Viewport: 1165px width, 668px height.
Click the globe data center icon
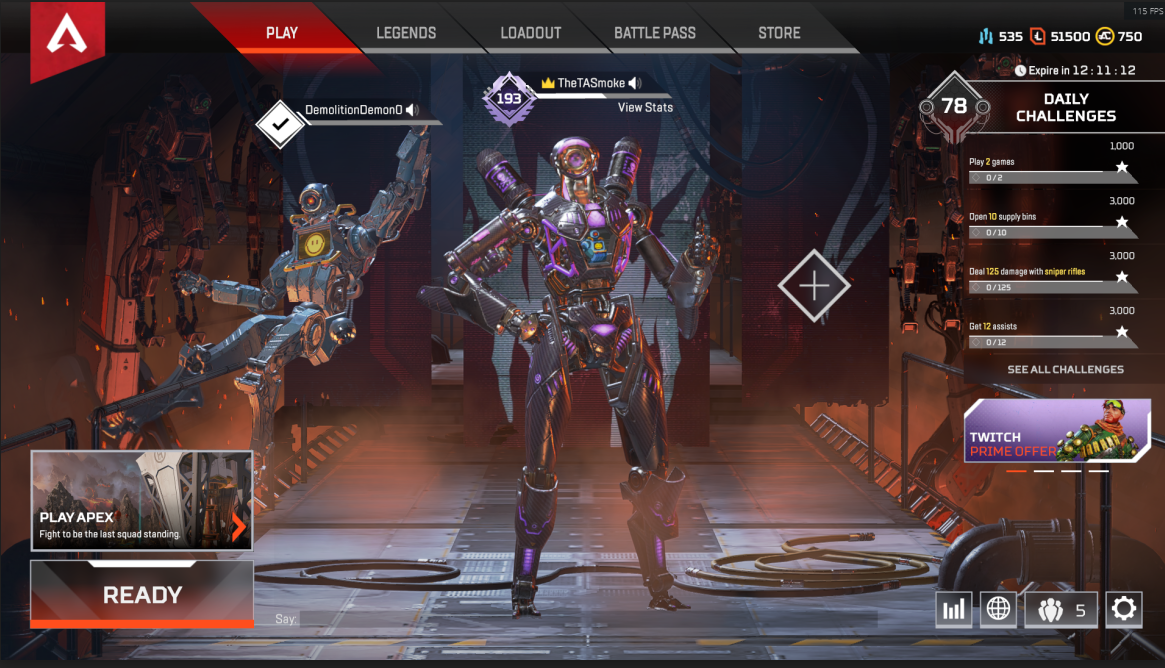point(998,608)
